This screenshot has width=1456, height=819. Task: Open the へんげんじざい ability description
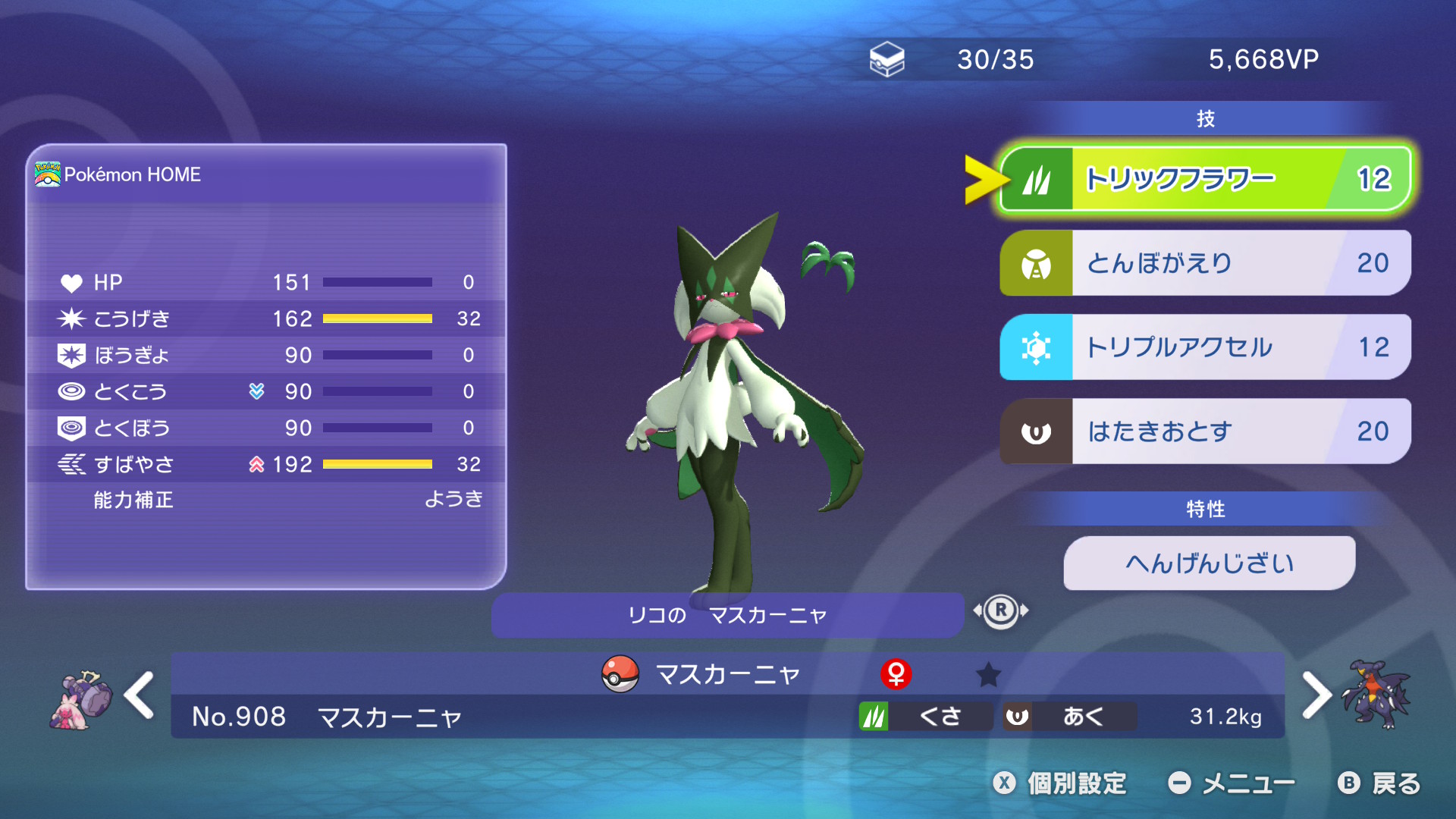point(1209,563)
